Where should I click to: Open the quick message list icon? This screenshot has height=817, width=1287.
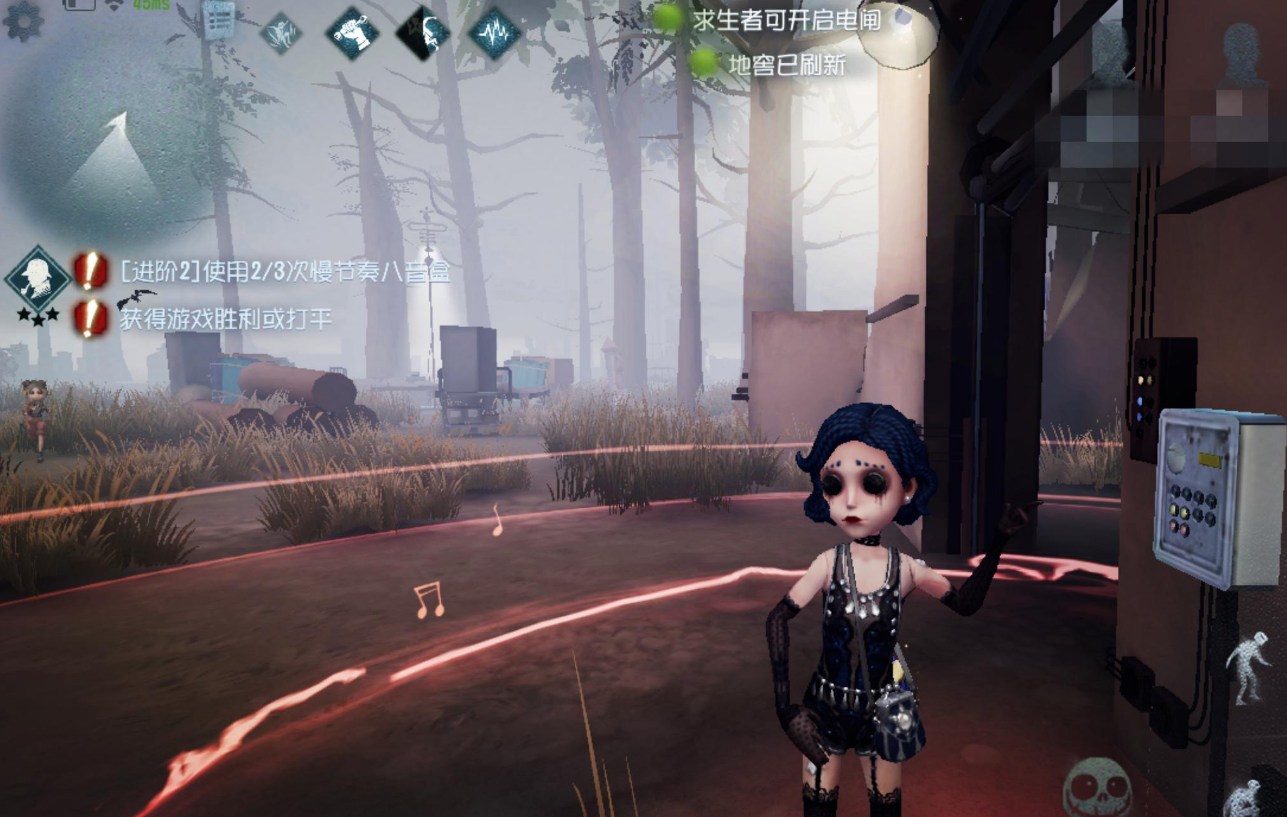217,19
